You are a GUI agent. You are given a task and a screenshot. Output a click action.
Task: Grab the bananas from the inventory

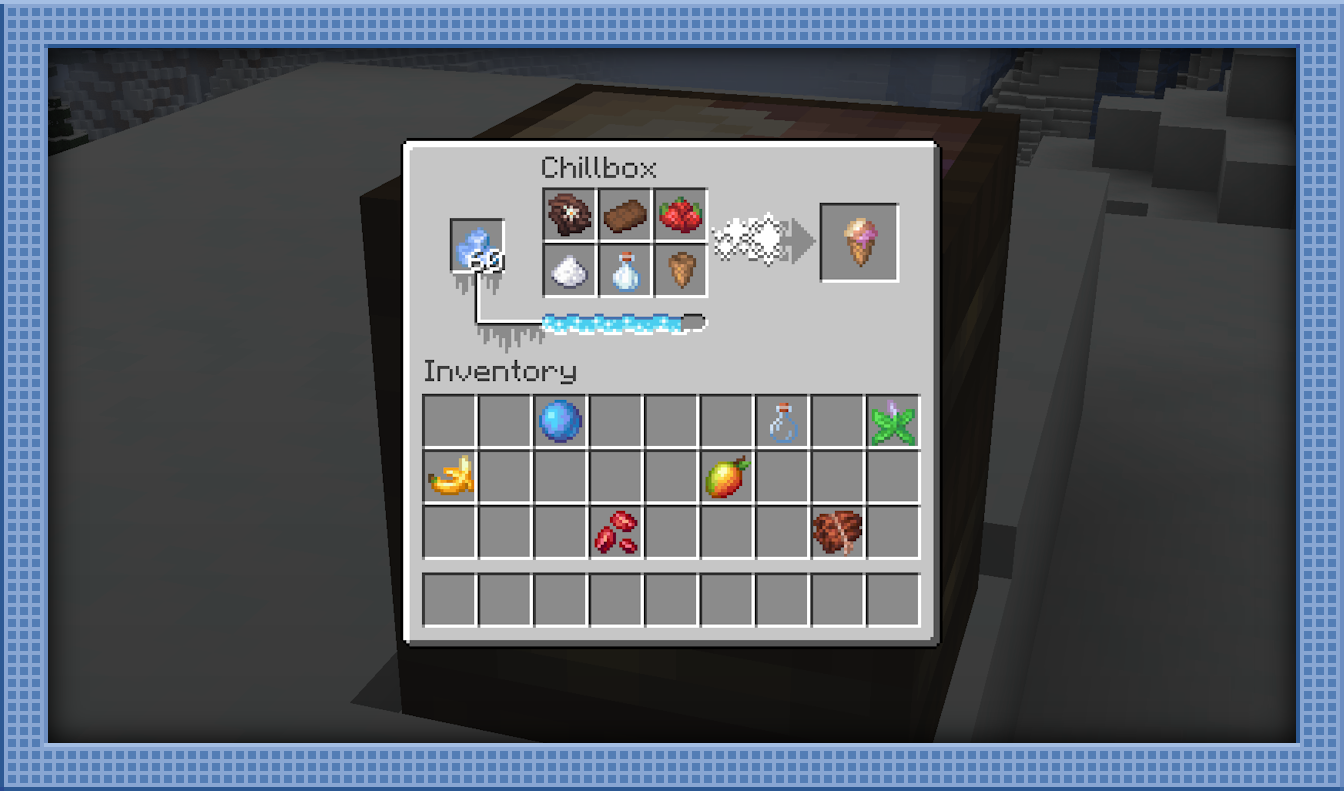coord(450,477)
